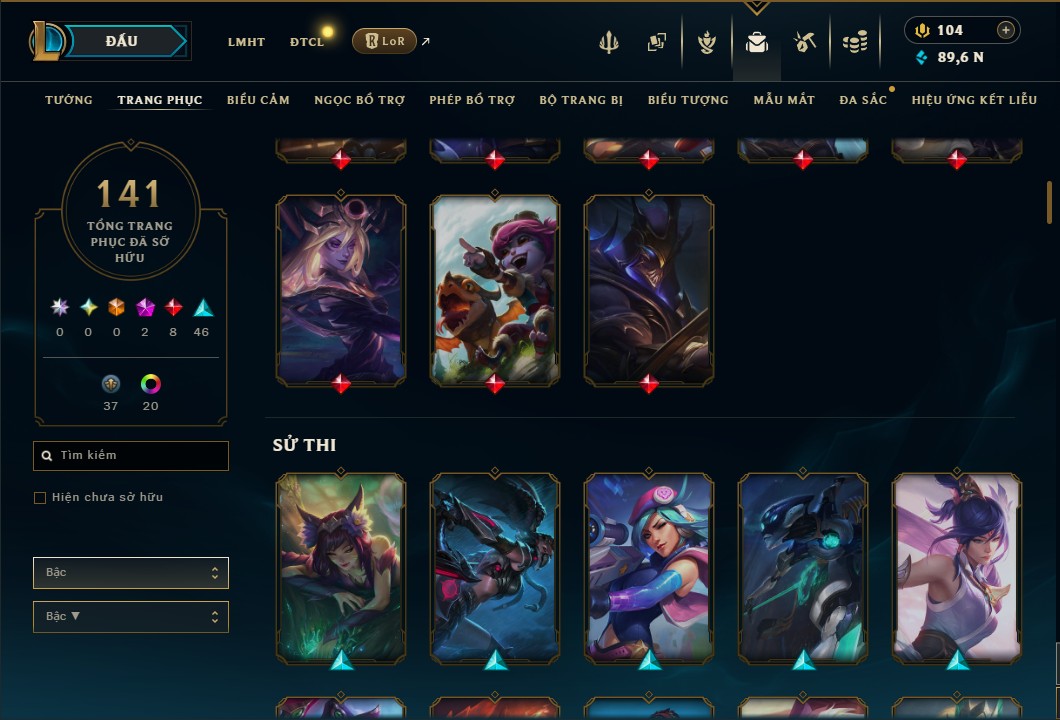Select the teddy bear and dinosaur skin card

[495, 288]
